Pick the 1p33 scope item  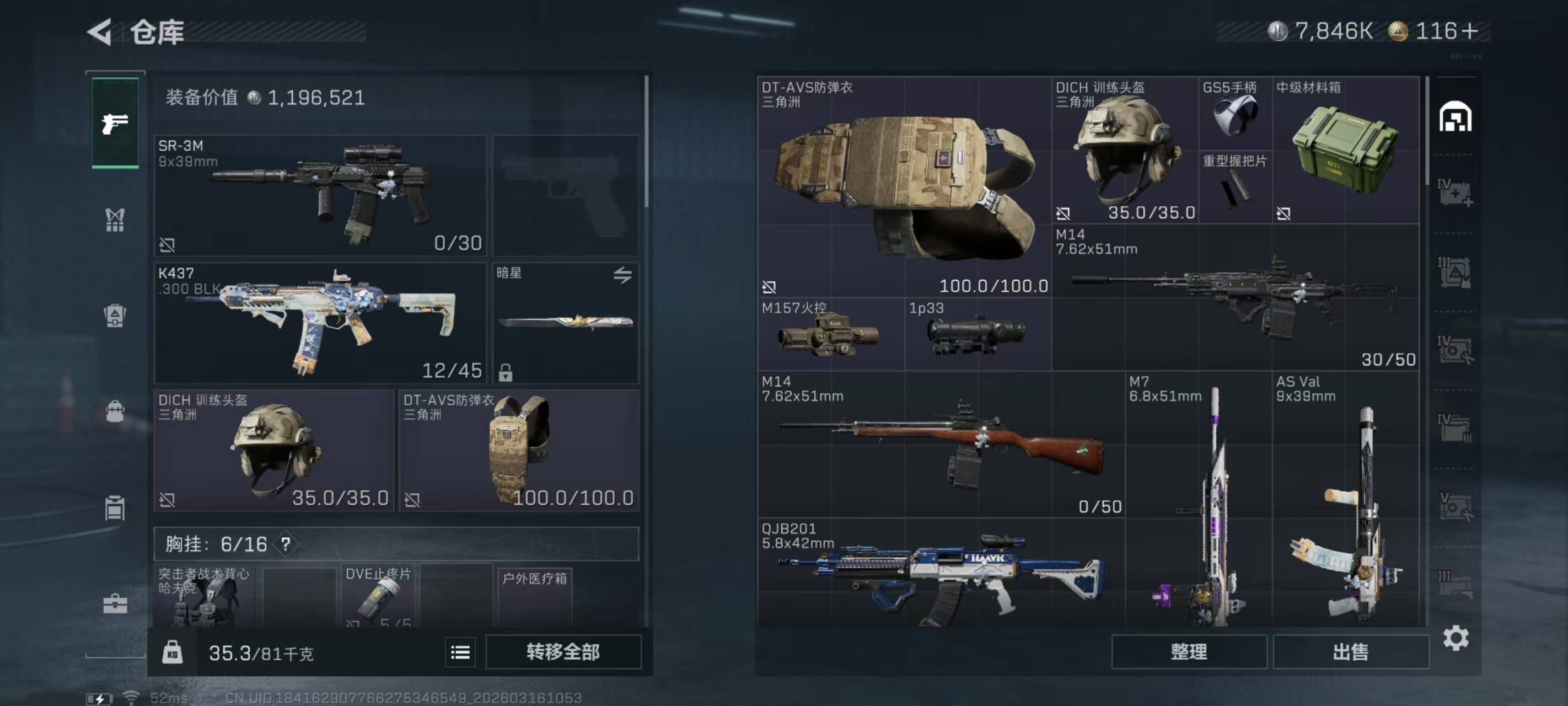[x=978, y=334]
